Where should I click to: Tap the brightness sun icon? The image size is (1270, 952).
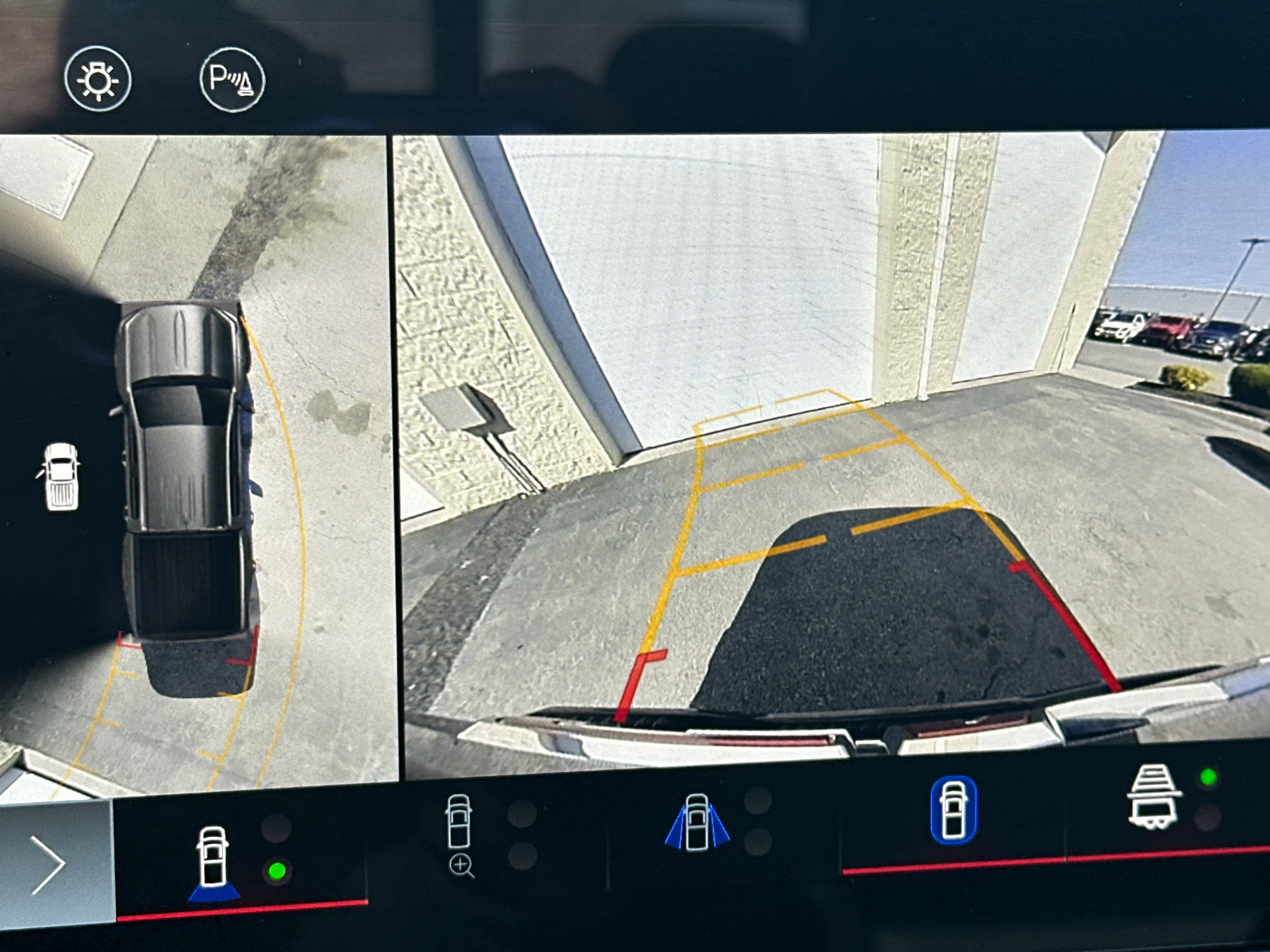98,79
